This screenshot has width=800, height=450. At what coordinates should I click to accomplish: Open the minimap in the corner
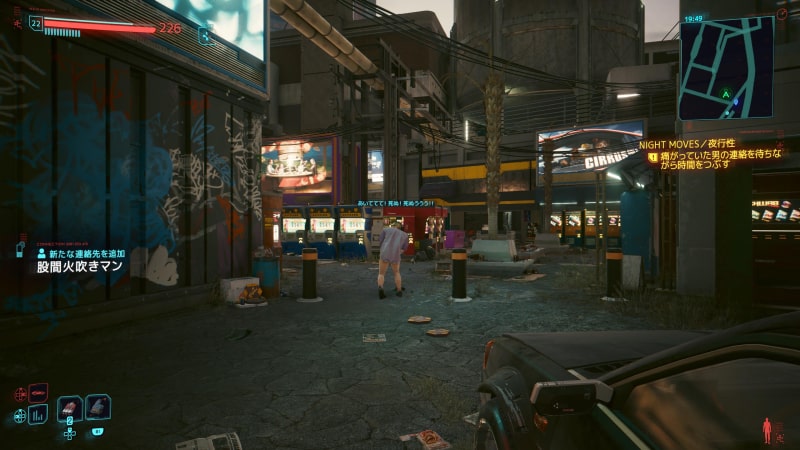pyautogui.click(x=726, y=67)
